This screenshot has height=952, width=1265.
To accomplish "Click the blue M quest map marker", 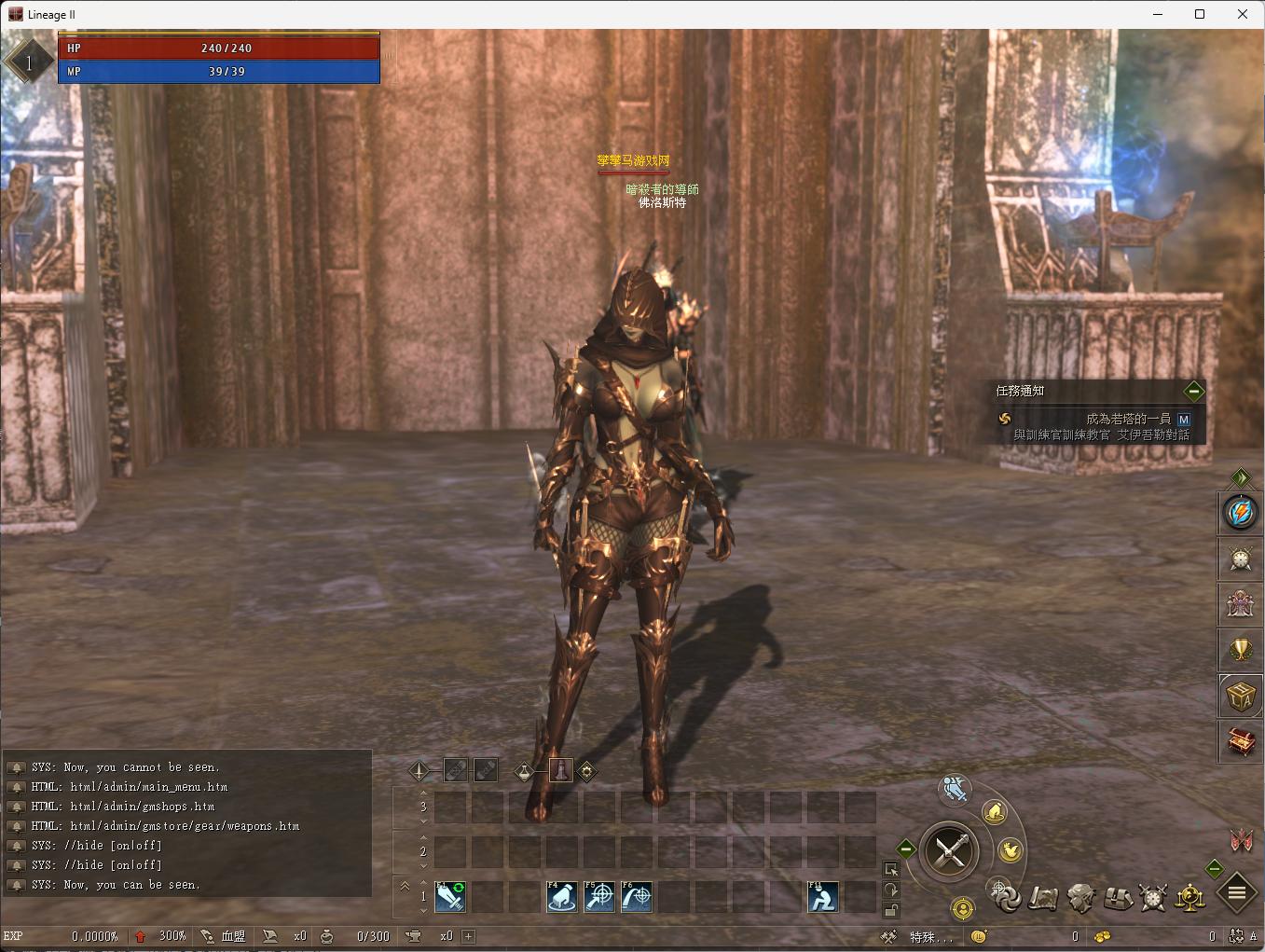I will tap(1184, 420).
